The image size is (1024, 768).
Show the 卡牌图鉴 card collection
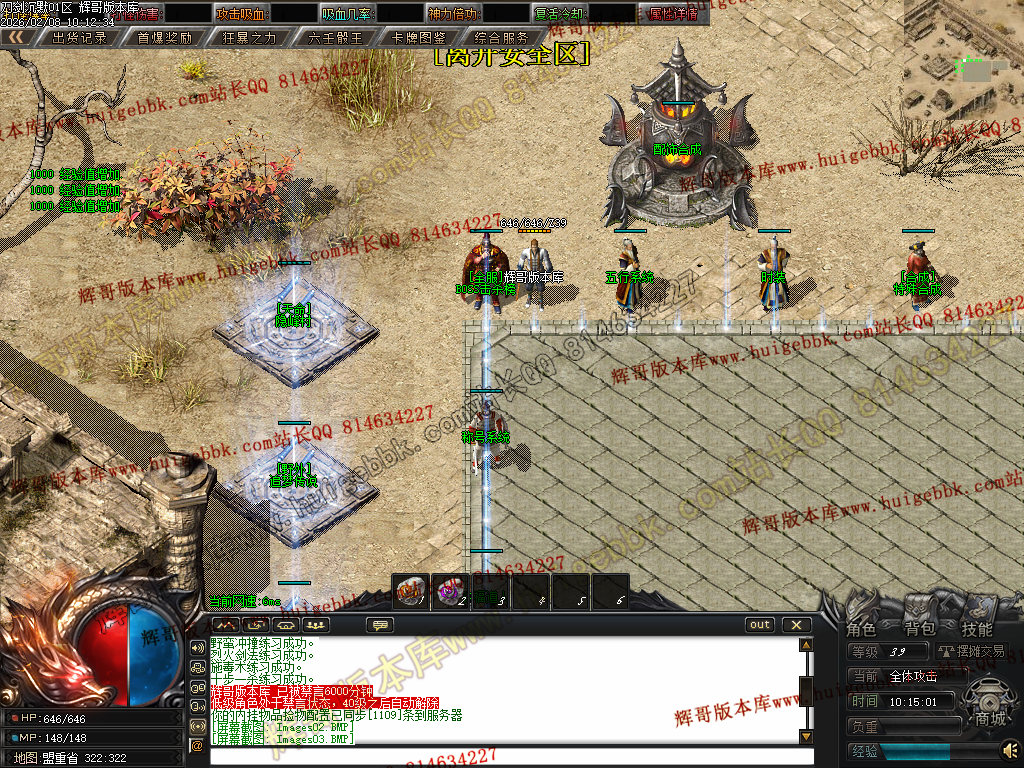coord(420,37)
